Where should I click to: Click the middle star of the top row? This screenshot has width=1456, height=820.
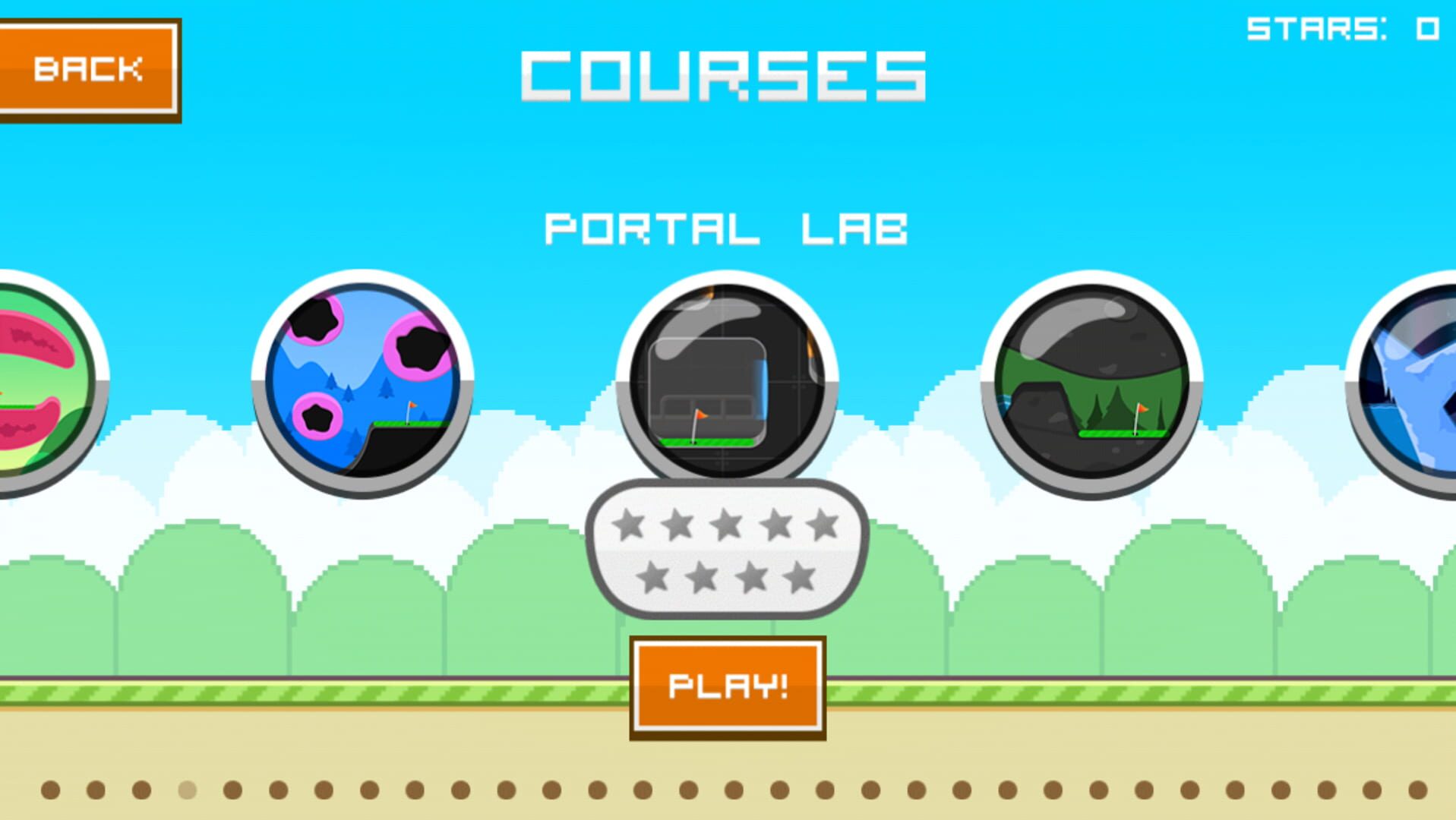tap(726, 522)
